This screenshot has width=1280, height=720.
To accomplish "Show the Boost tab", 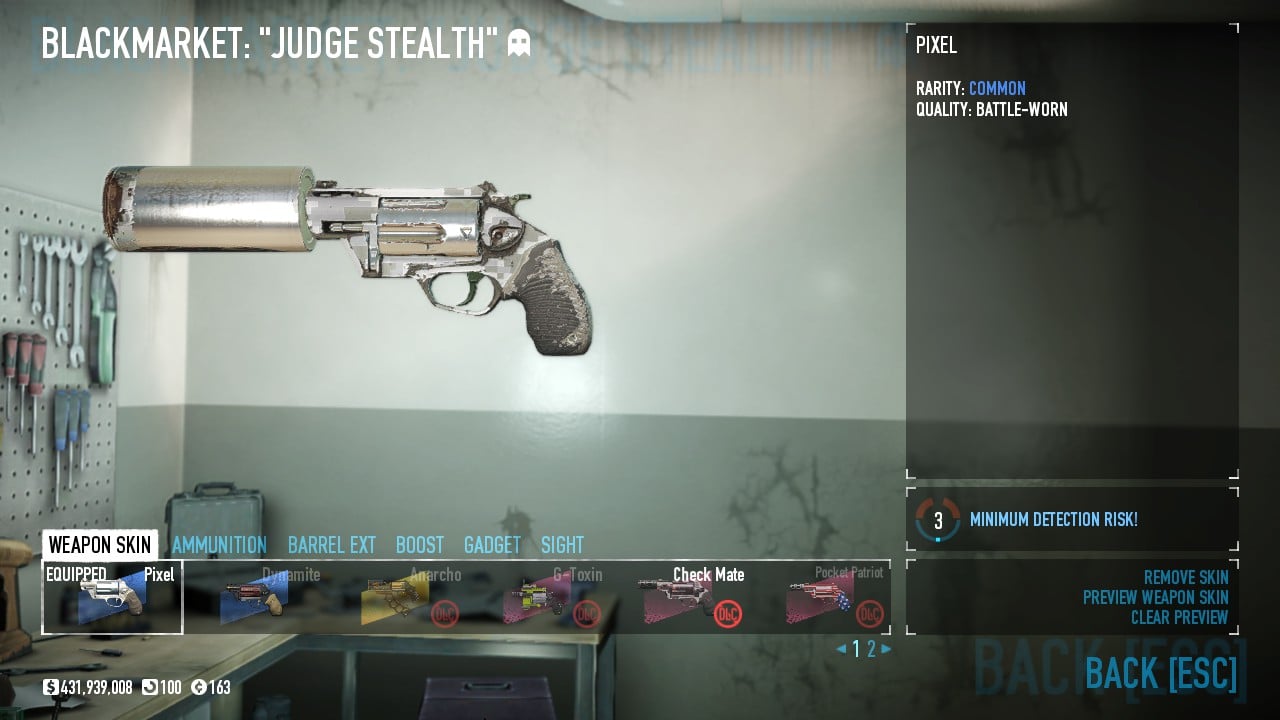I will [x=420, y=545].
